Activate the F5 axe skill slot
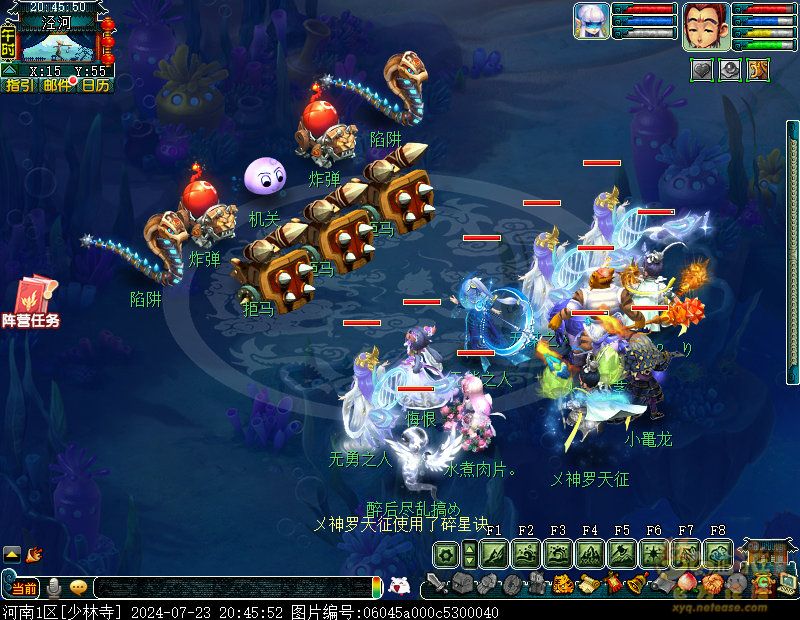Screen dimensions: 800x620 pyautogui.click(x=622, y=554)
